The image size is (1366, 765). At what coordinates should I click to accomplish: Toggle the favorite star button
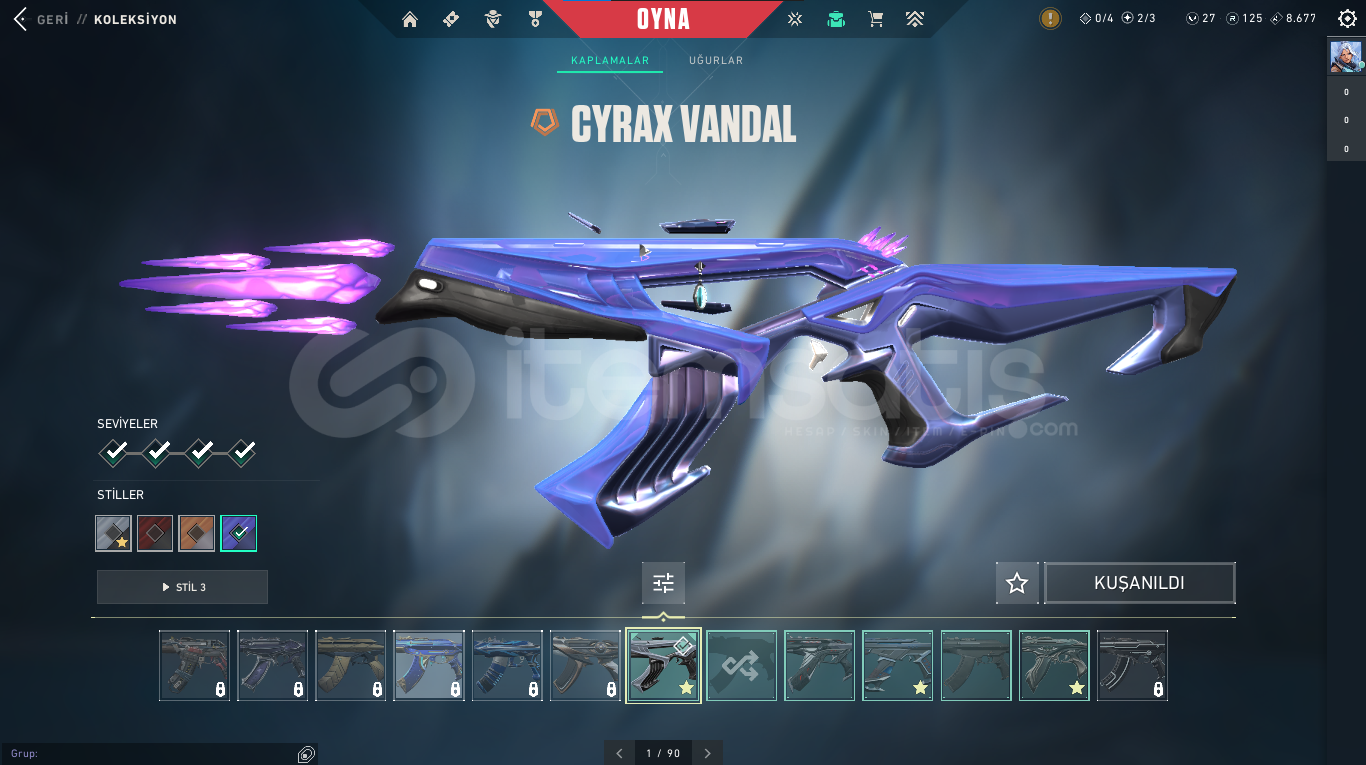coord(1017,583)
